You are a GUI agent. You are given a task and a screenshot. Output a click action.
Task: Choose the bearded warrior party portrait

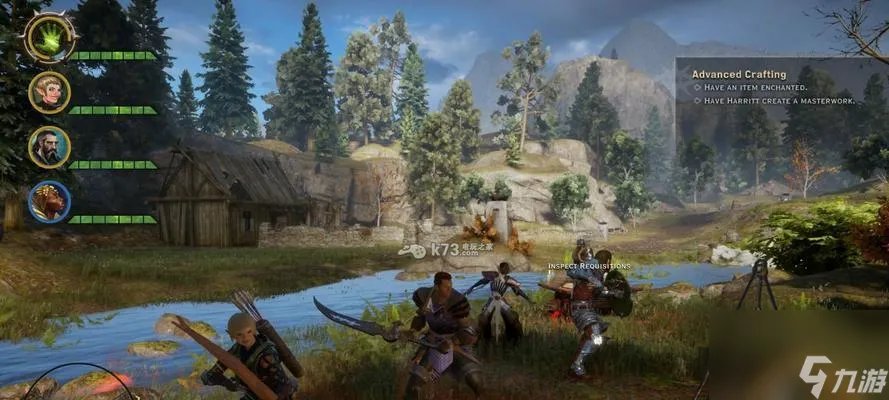[x=49, y=146]
